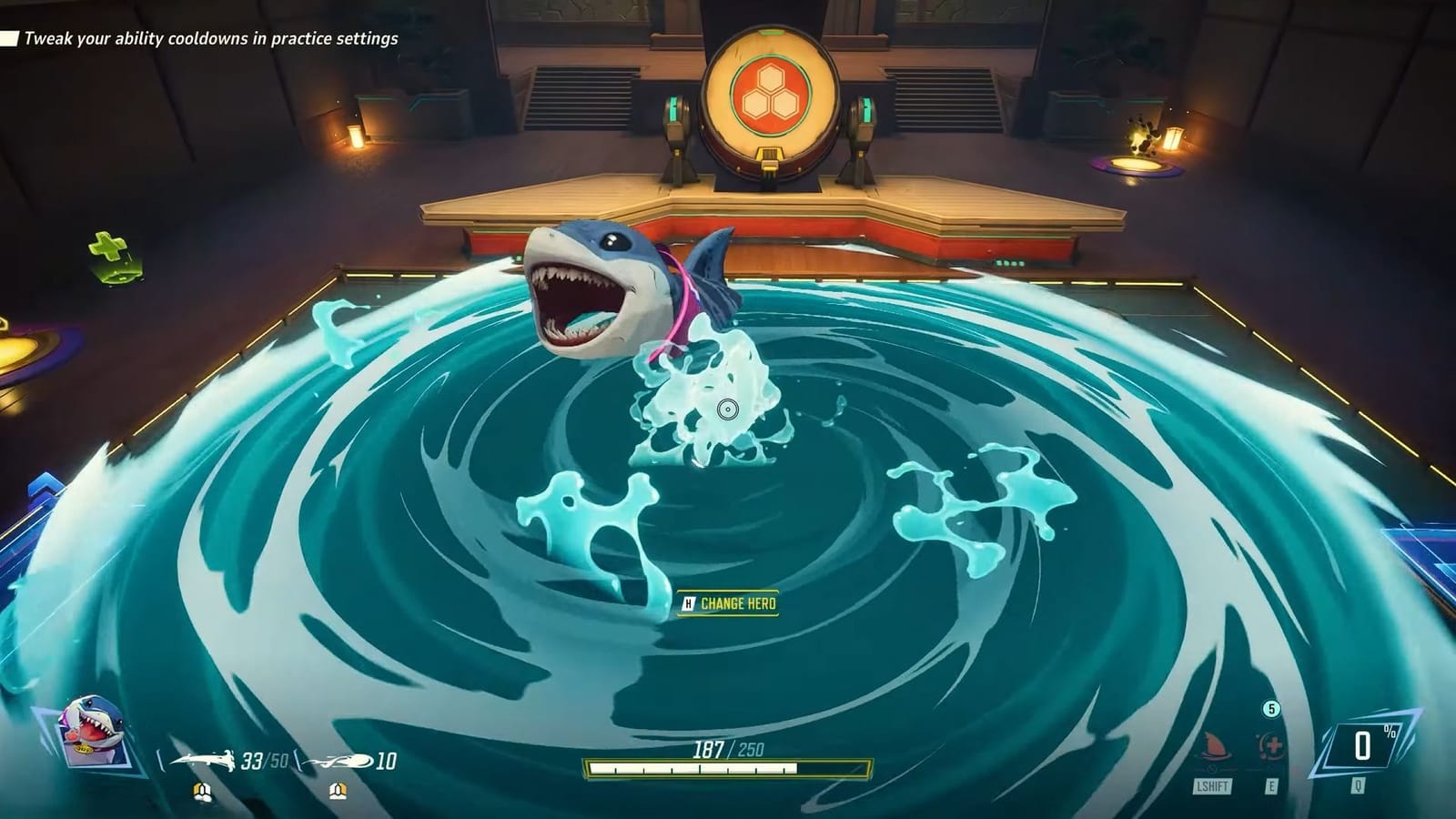1456x819 pixels.
Task: Expand the ultimate percentage diamond panel
Action: [1361, 744]
